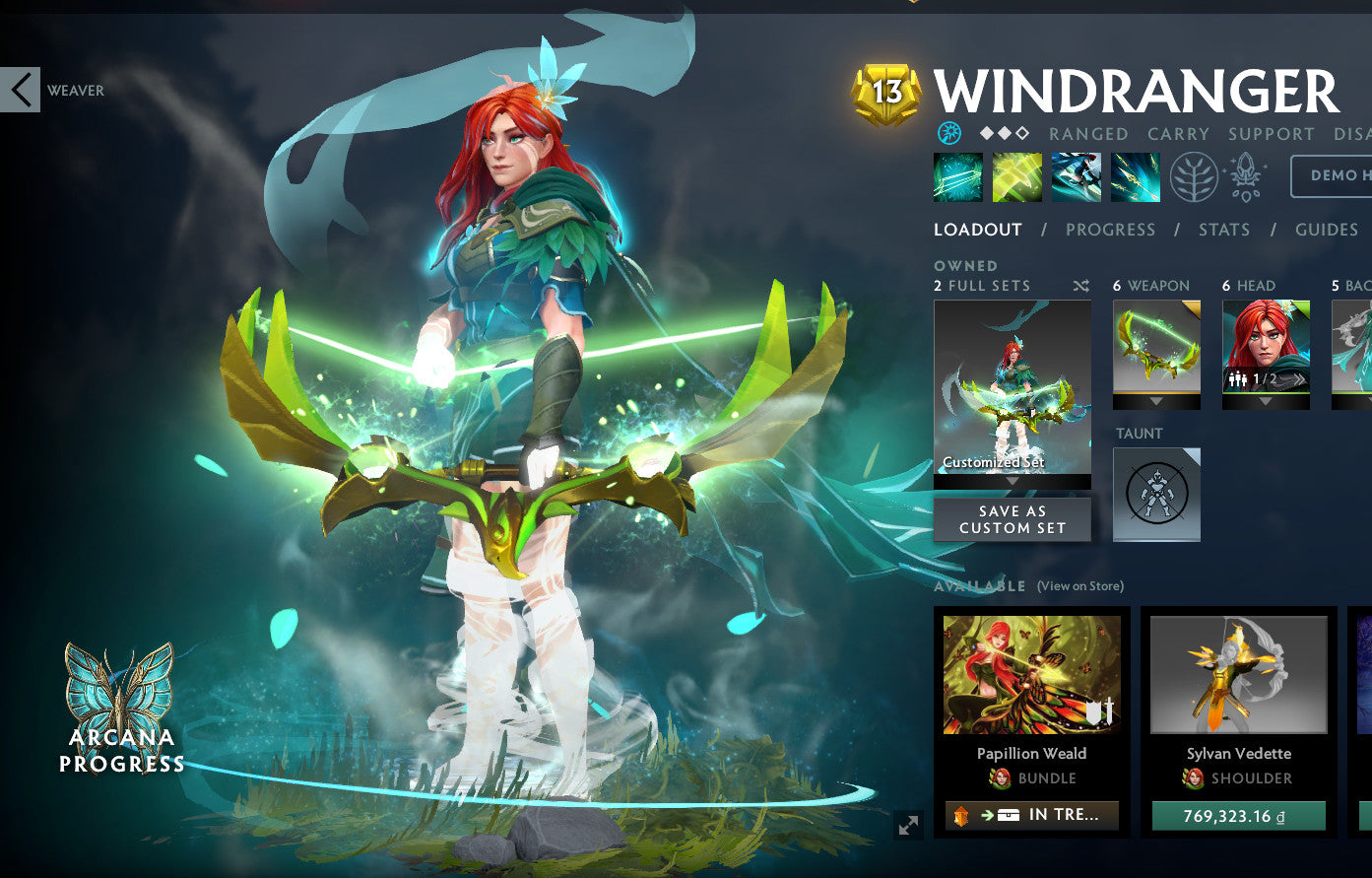This screenshot has width=1372, height=878.
Task: Select the Powershot ability icon
Action: [x=1016, y=177]
